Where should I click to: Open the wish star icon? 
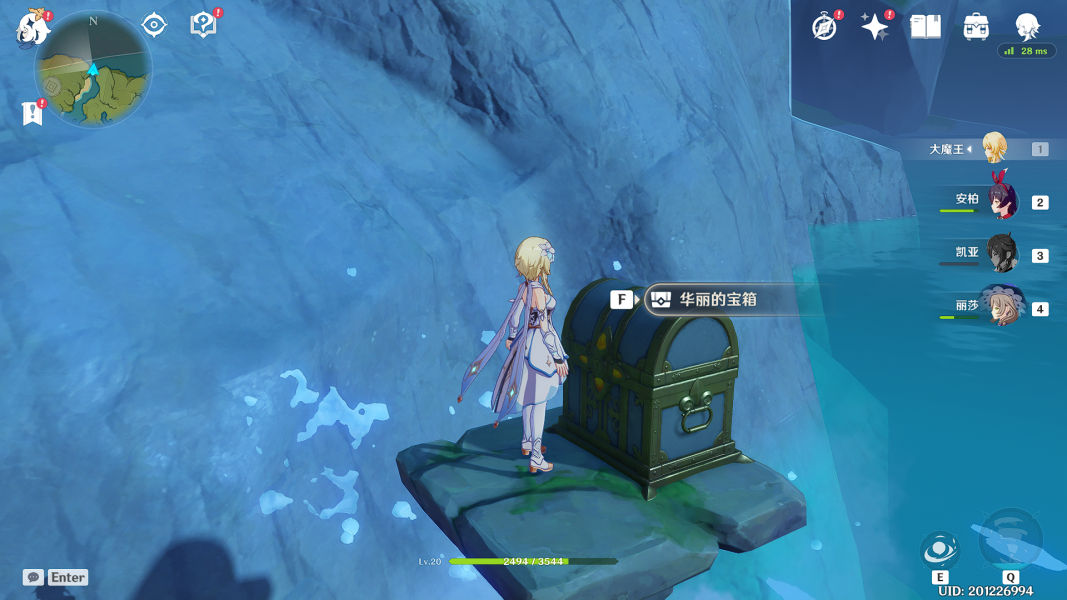tap(875, 27)
